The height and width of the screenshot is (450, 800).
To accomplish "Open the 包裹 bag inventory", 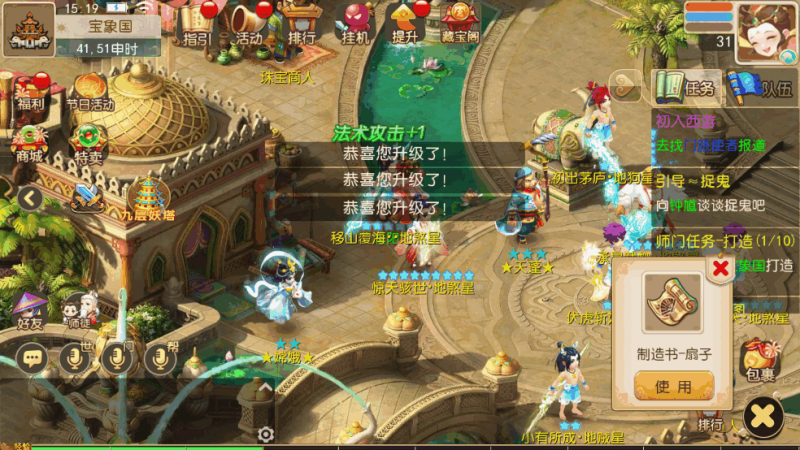I will [x=761, y=361].
